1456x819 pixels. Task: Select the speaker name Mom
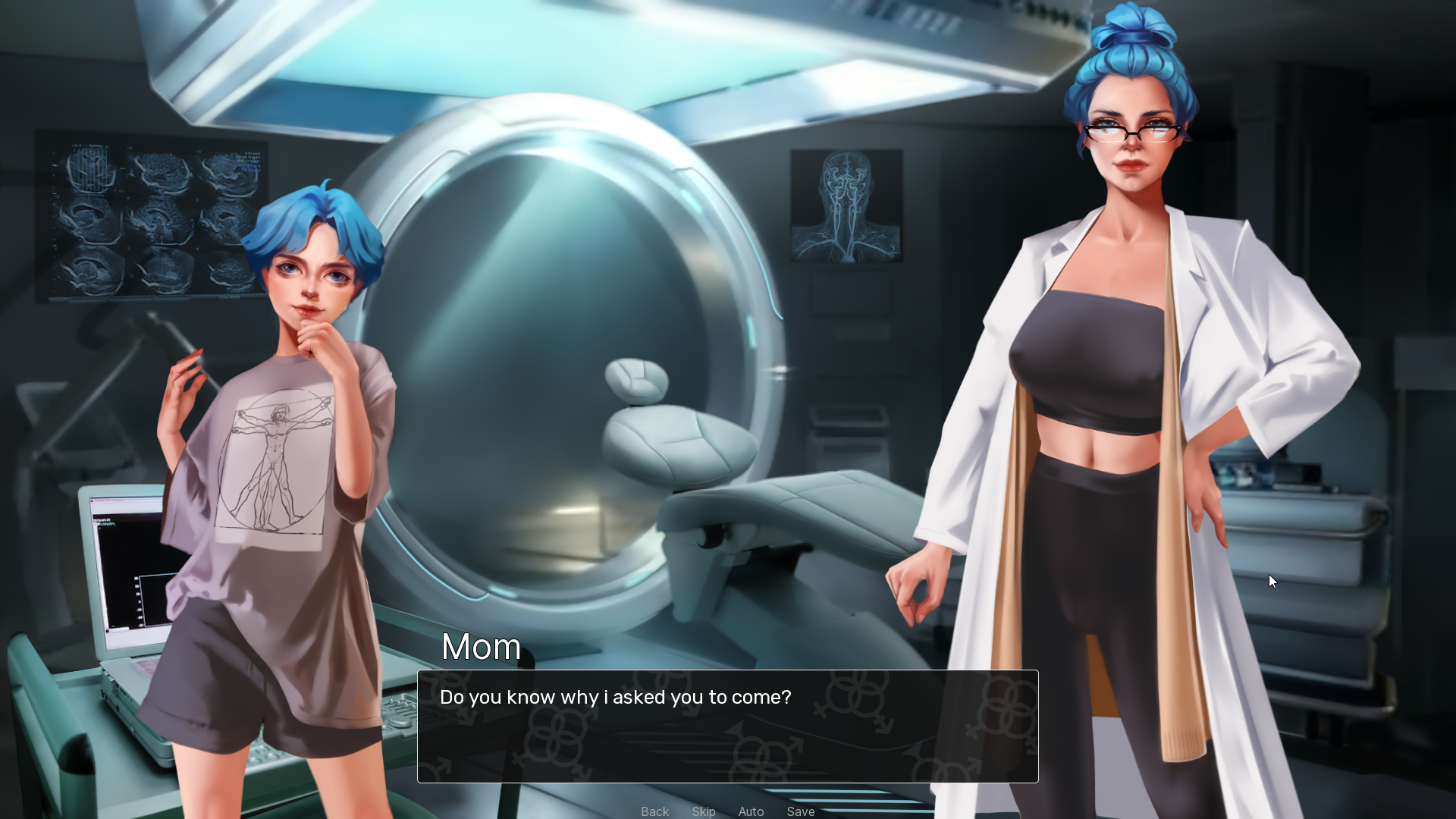481,647
